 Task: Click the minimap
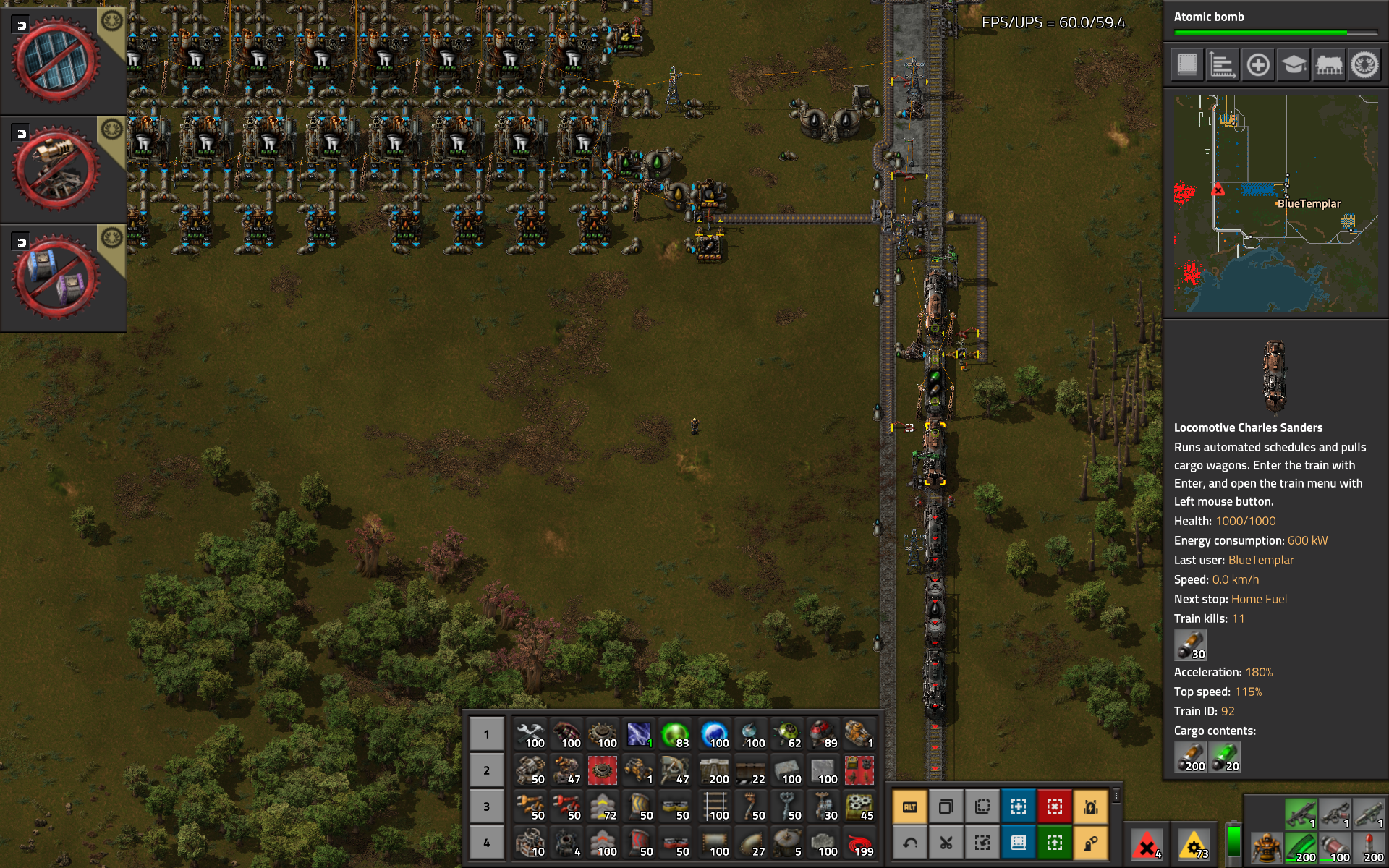point(1276,204)
